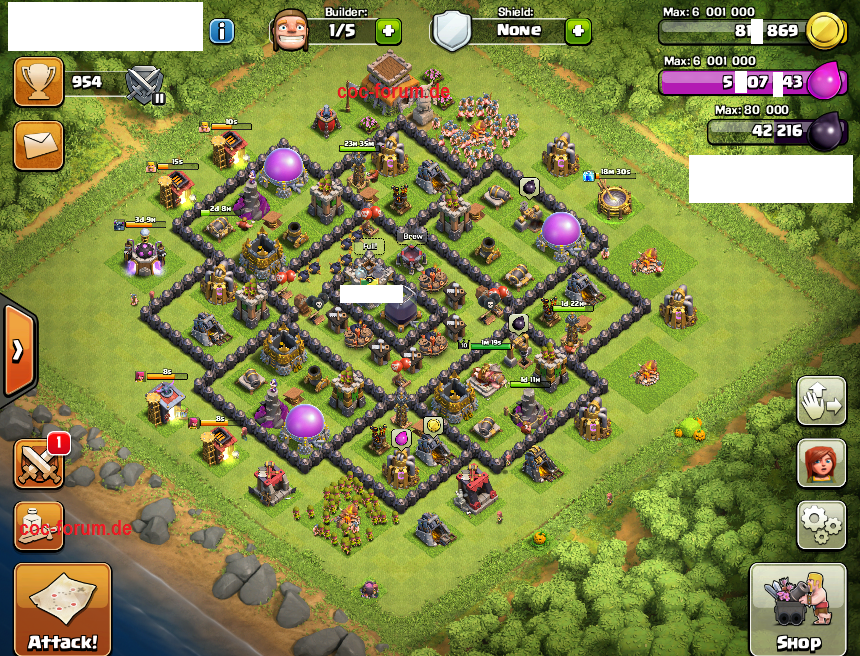860x656 pixels.
Task: Expand the orange side arrow tab
Action: 19,350
